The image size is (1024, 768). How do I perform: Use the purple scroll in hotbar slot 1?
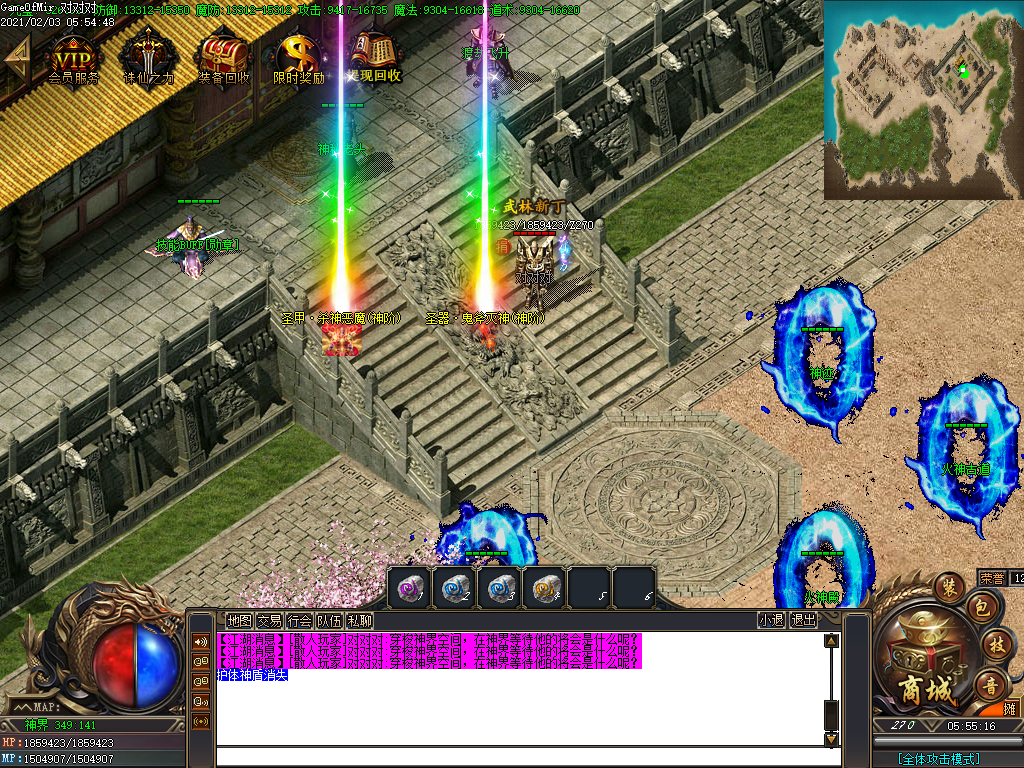pyautogui.click(x=409, y=588)
